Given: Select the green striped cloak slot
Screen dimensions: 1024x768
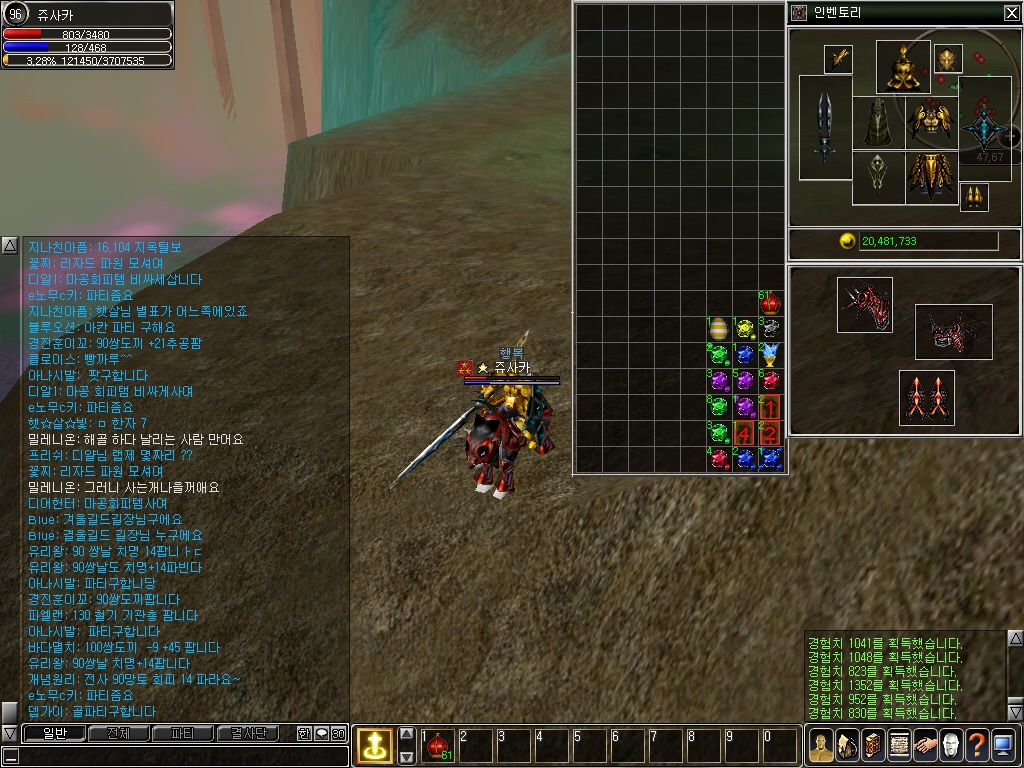Looking at the screenshot, I should tap(878, 123).
